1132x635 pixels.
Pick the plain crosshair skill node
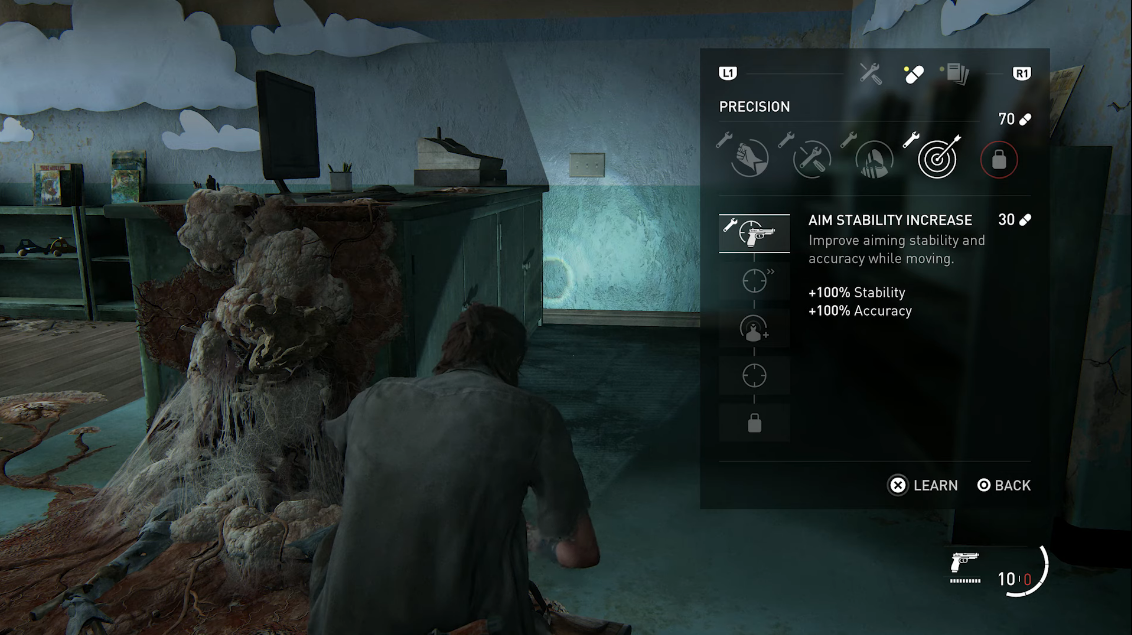754,376
